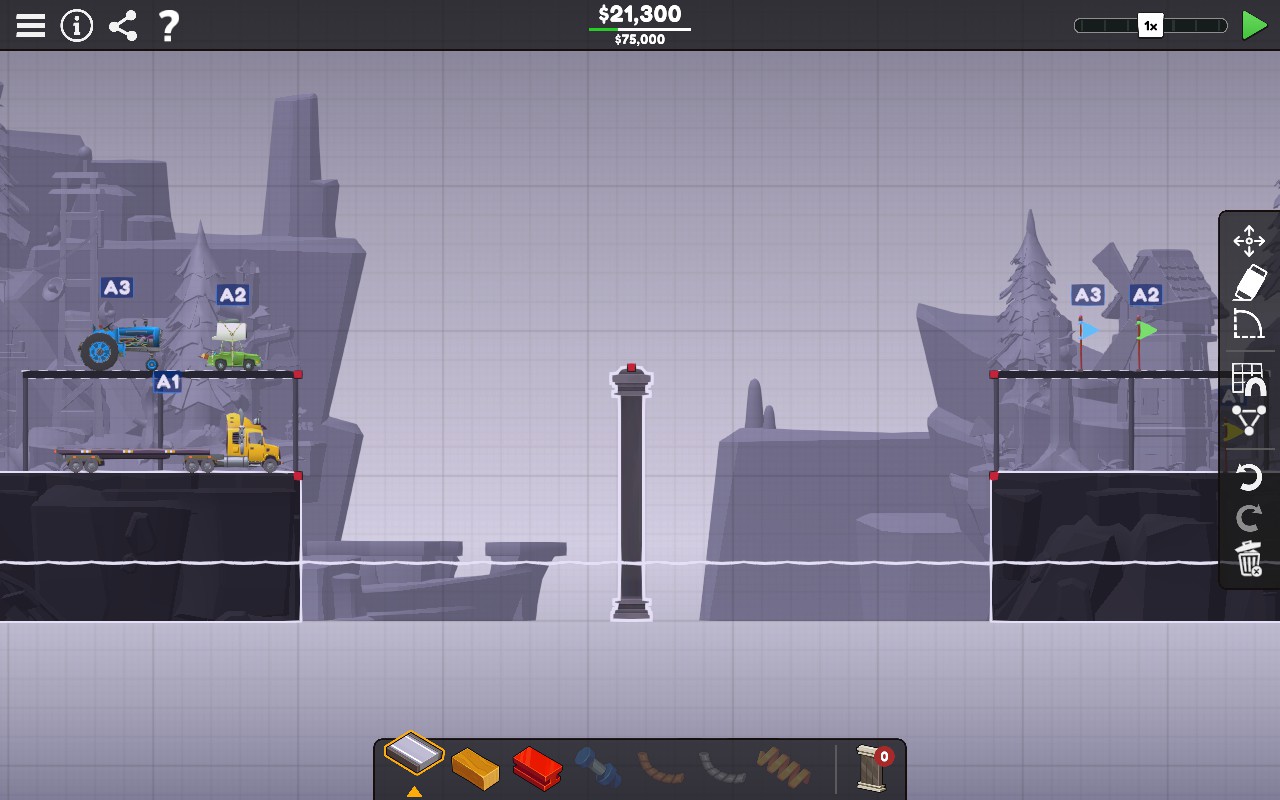
Task: Undo the last build action
Action: (x=1248, y=477)
